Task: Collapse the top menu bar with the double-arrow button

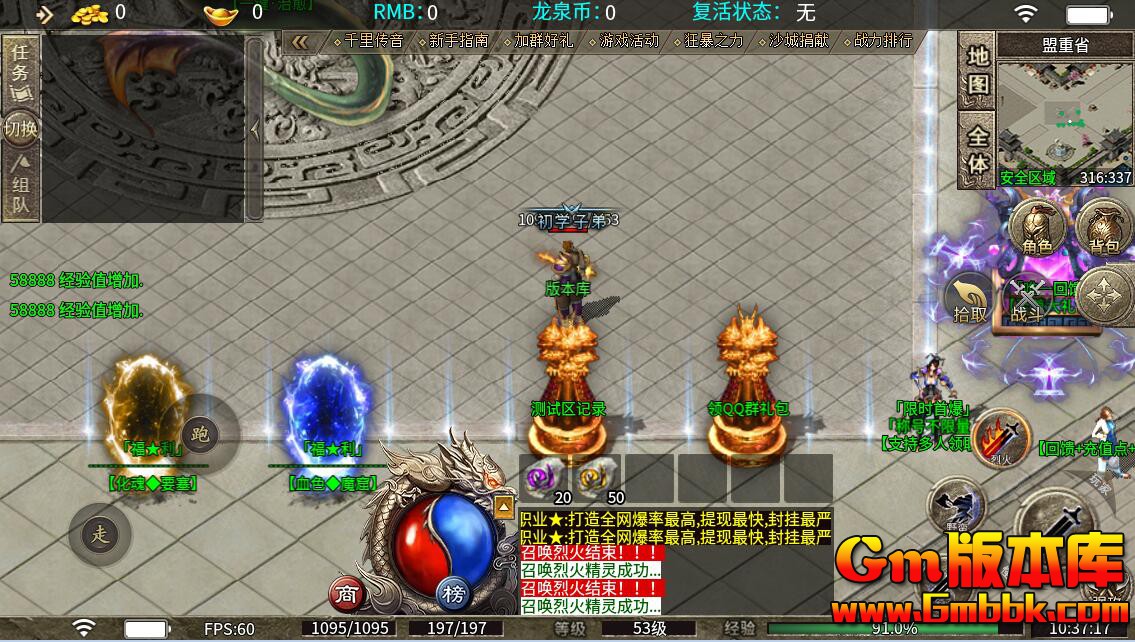Action: click(300, 41)
